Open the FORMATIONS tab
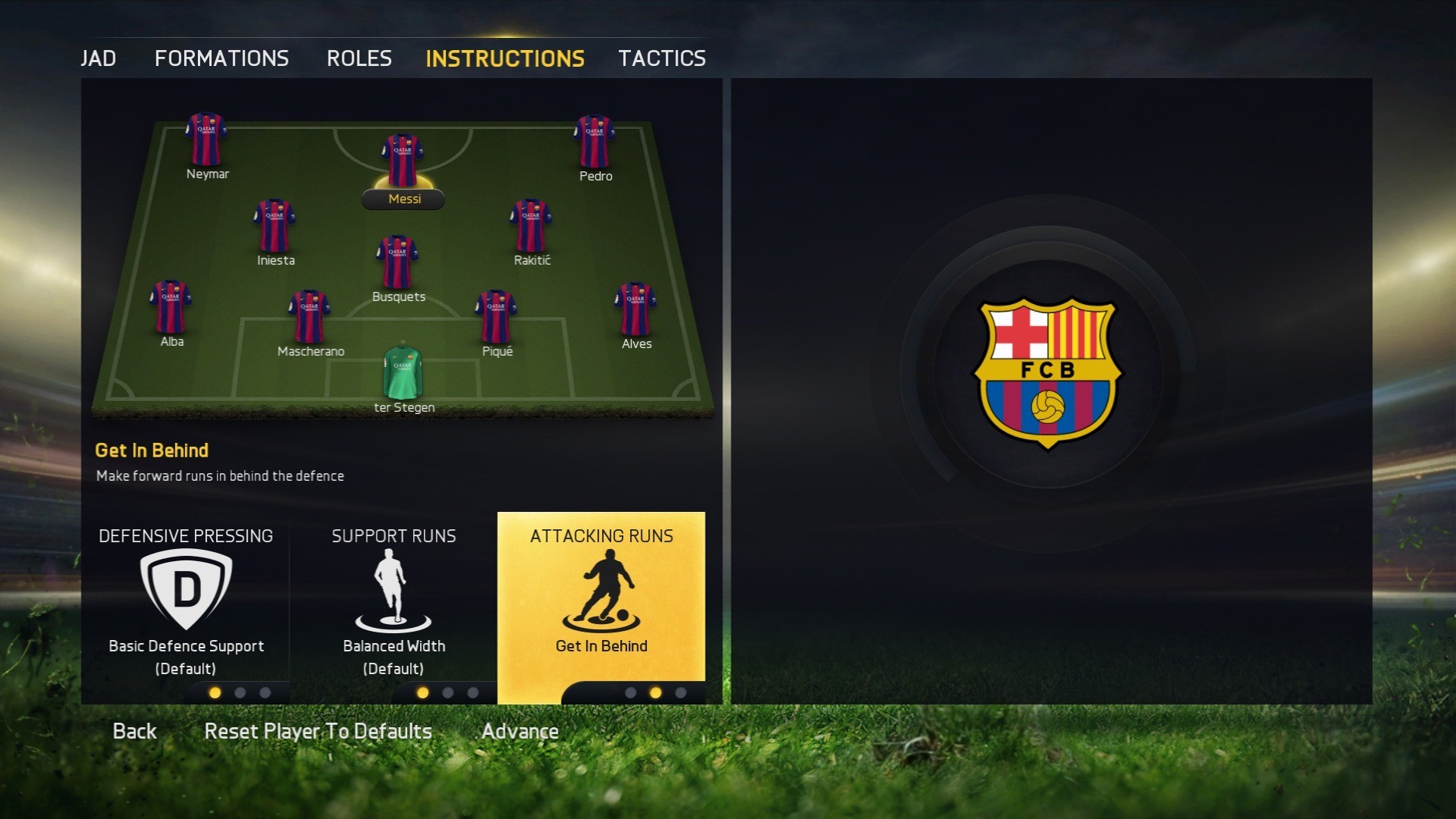This screenshot has width=1456, height=819. (x=221, y=58)
